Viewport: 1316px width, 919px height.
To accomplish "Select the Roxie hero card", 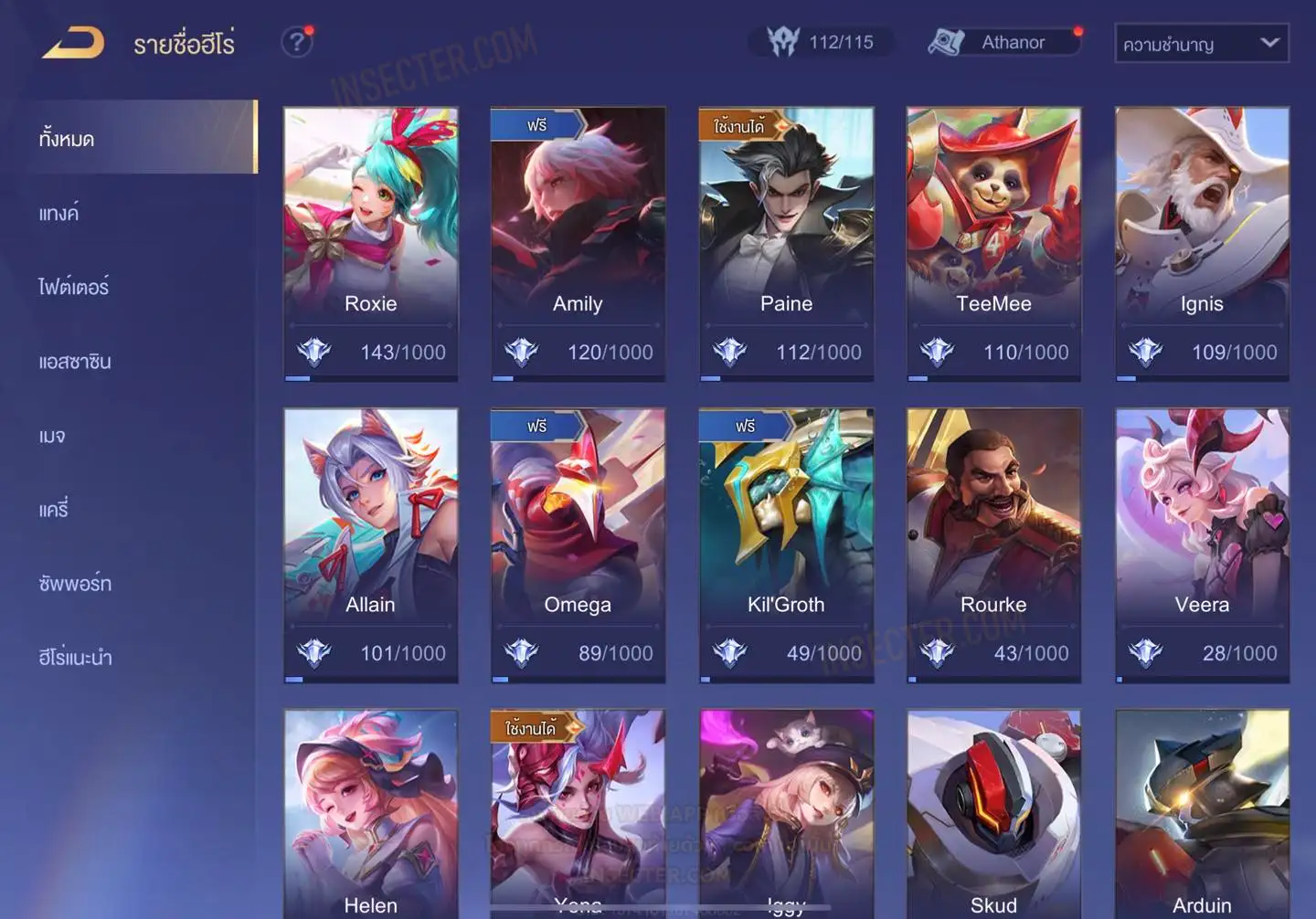I will point(370,243).
